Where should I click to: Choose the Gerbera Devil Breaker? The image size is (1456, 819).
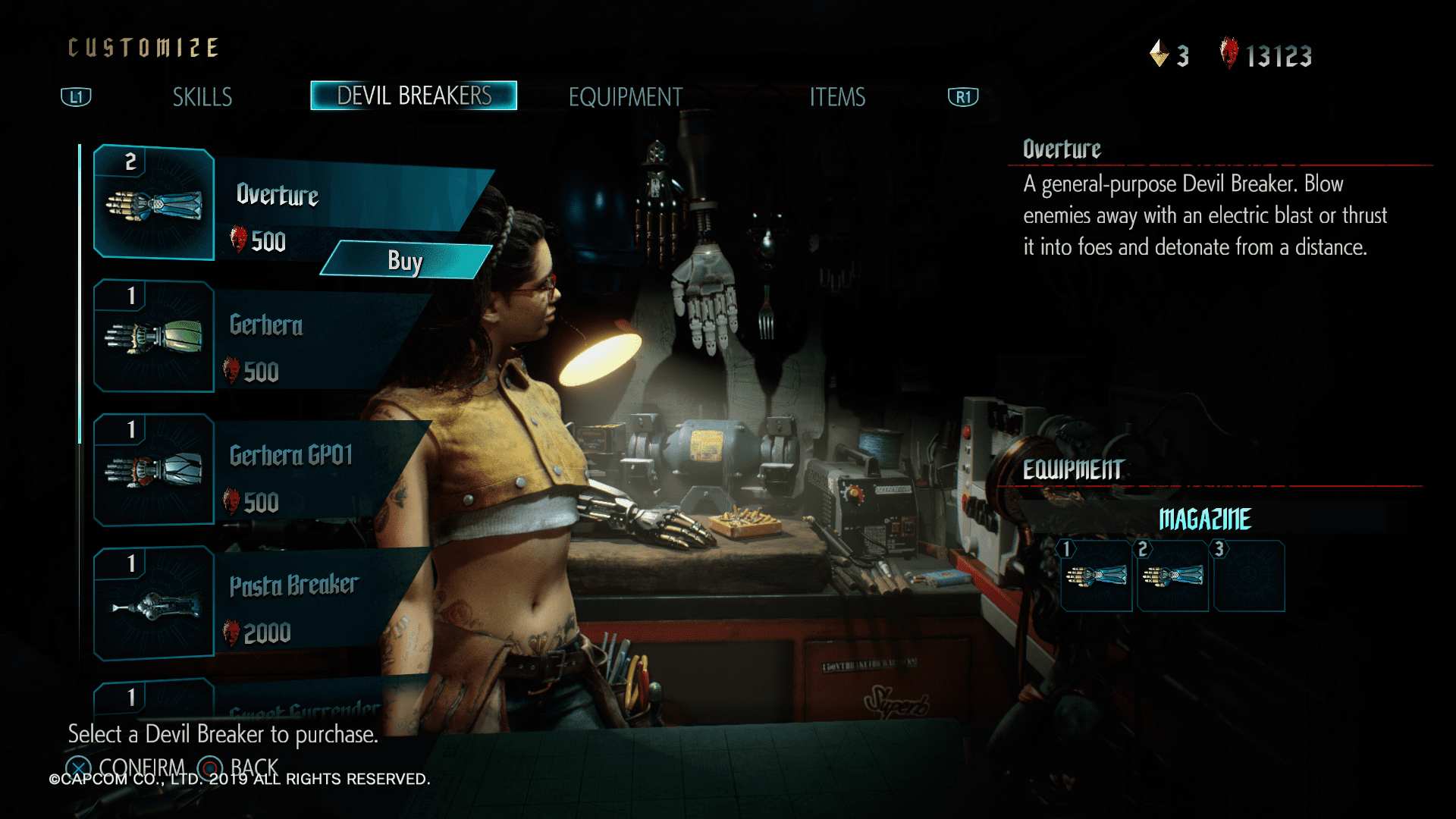click(265, 337)
